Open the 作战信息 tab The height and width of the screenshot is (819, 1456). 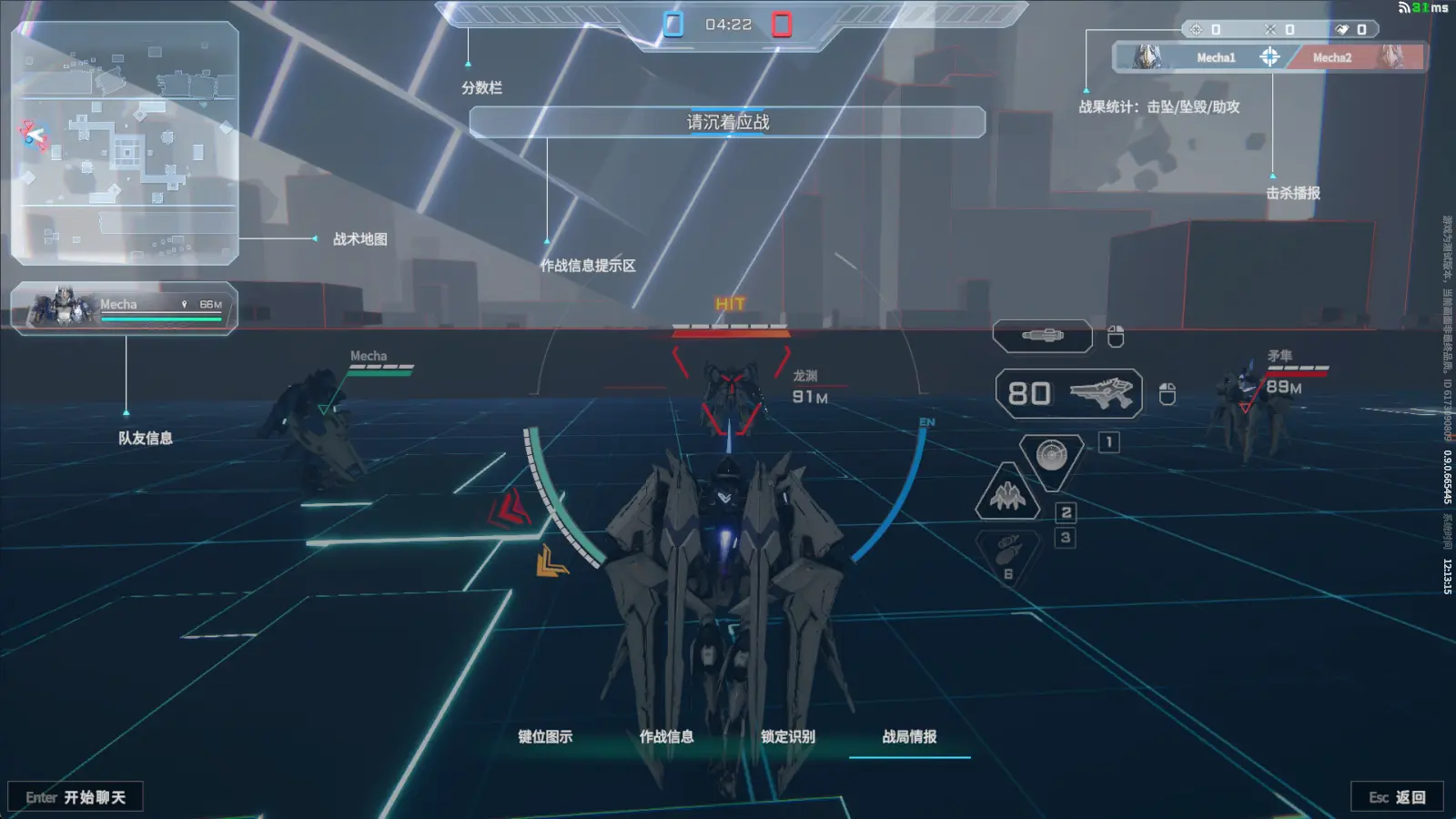pyautogui.click(x=666, y=736)
